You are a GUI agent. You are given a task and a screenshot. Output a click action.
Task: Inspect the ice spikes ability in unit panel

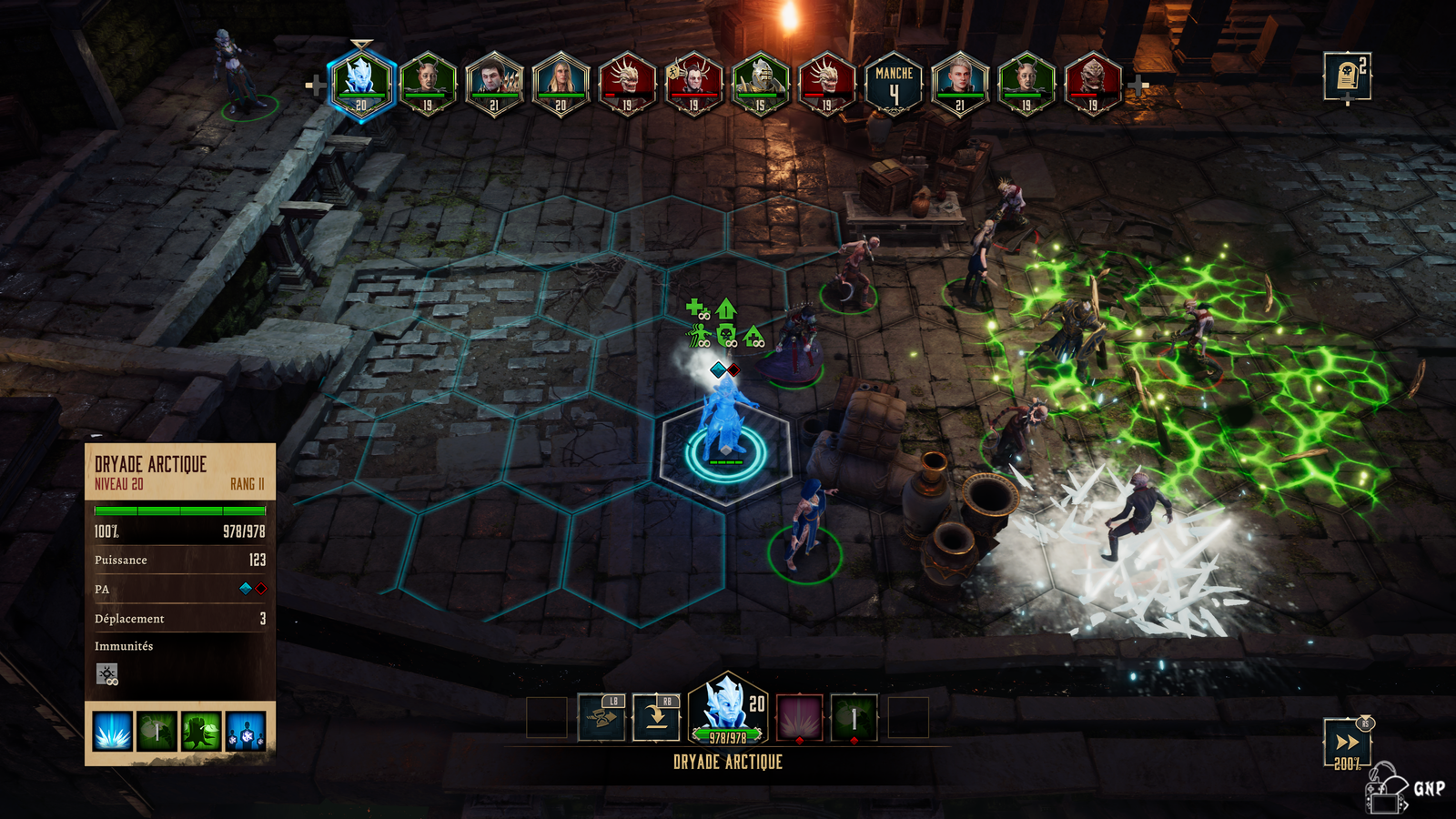(113, 732)
